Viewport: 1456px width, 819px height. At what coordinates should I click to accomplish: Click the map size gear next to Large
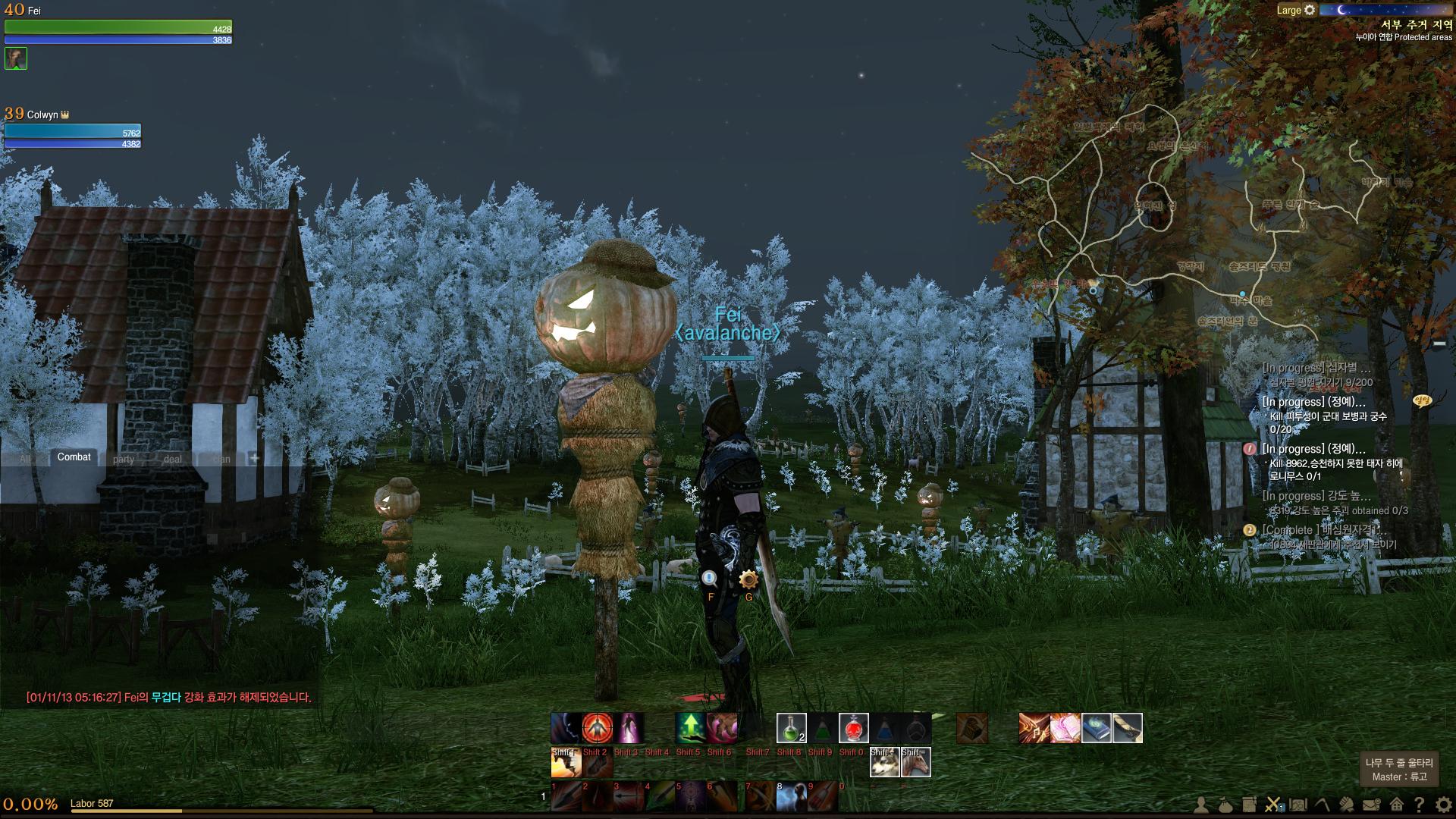click(1310, 10)
